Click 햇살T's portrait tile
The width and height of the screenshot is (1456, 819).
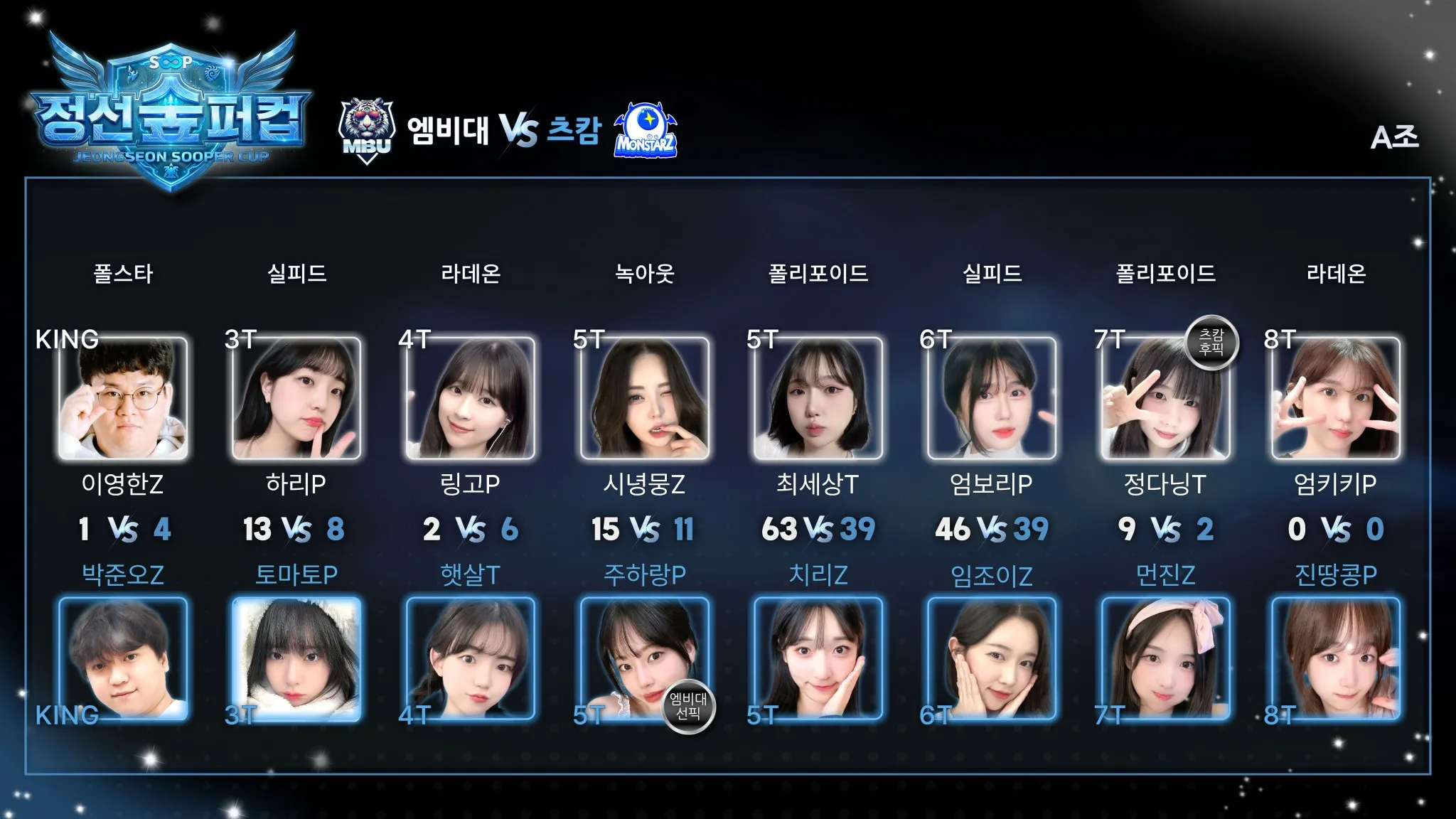pos(470,658)
